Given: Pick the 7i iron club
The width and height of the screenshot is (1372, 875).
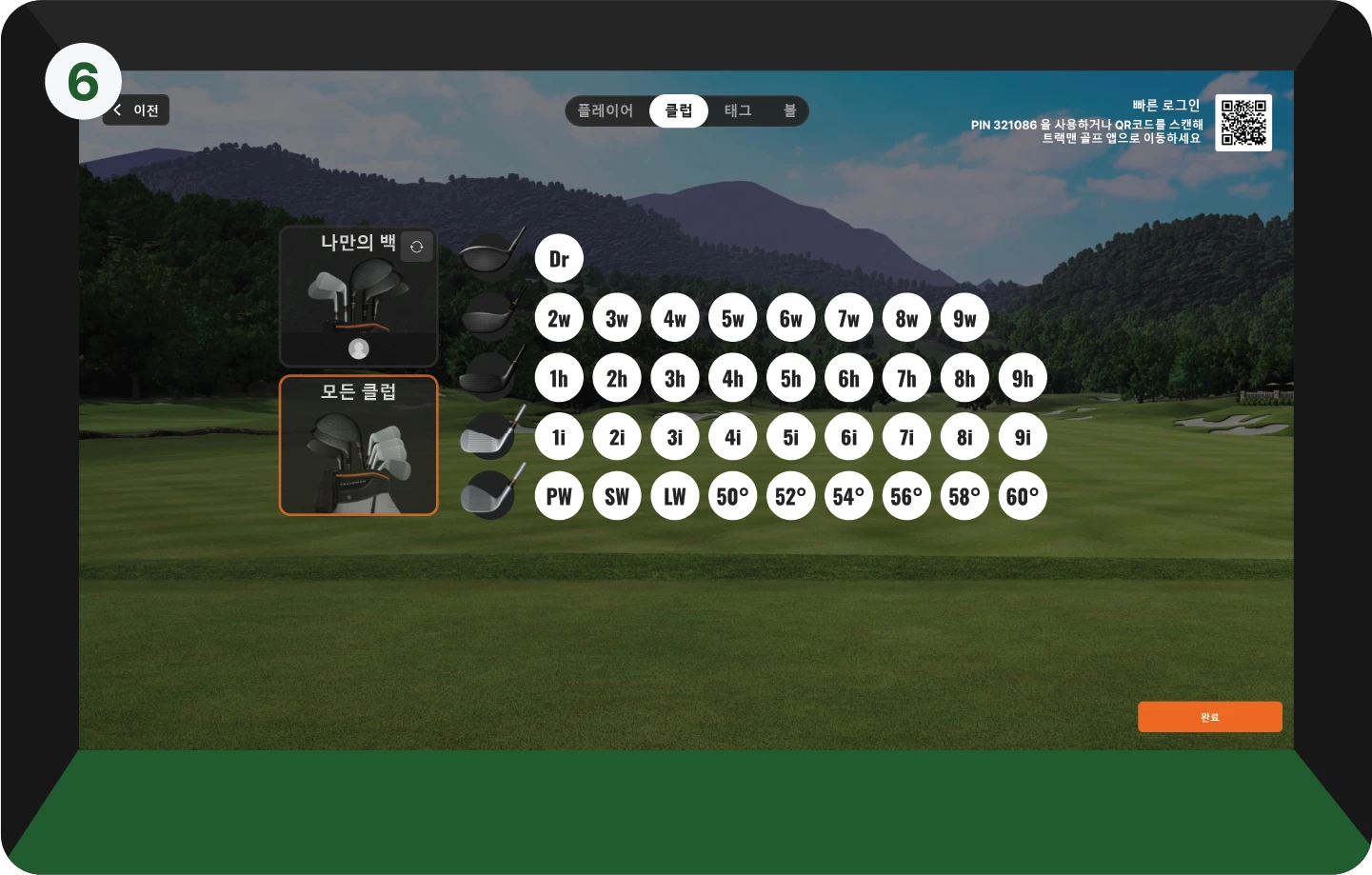Looking at the screenshot, I should coord(906,437).
